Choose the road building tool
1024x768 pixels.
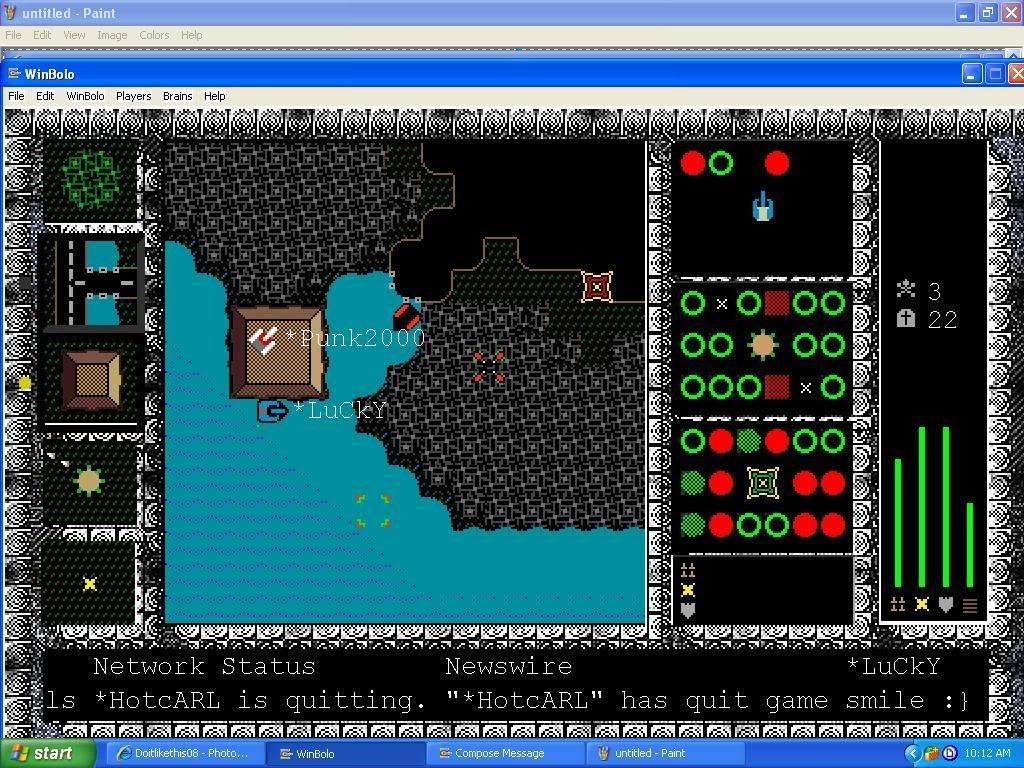point(91,281)
